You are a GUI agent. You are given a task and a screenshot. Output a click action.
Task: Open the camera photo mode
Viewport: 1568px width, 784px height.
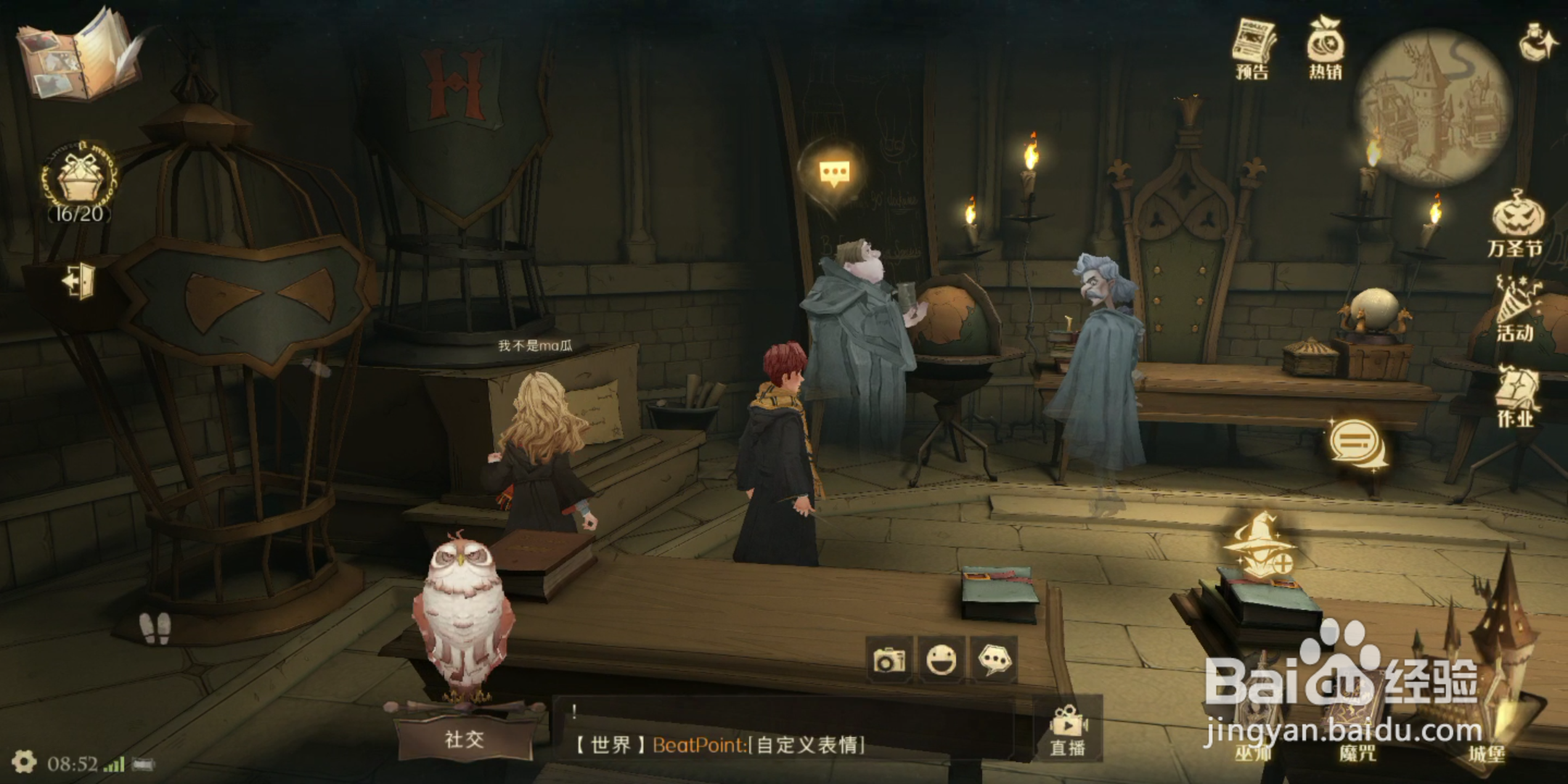[x=890, y=660]
